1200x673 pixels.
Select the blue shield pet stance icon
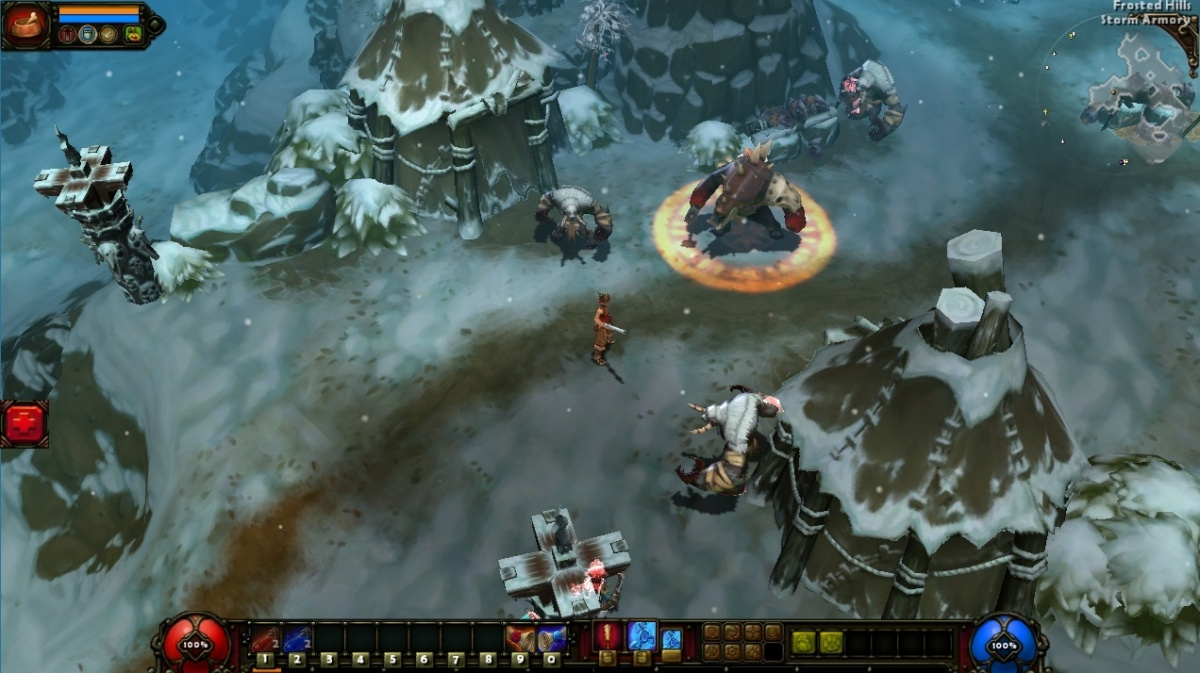(x=88, y=35)
